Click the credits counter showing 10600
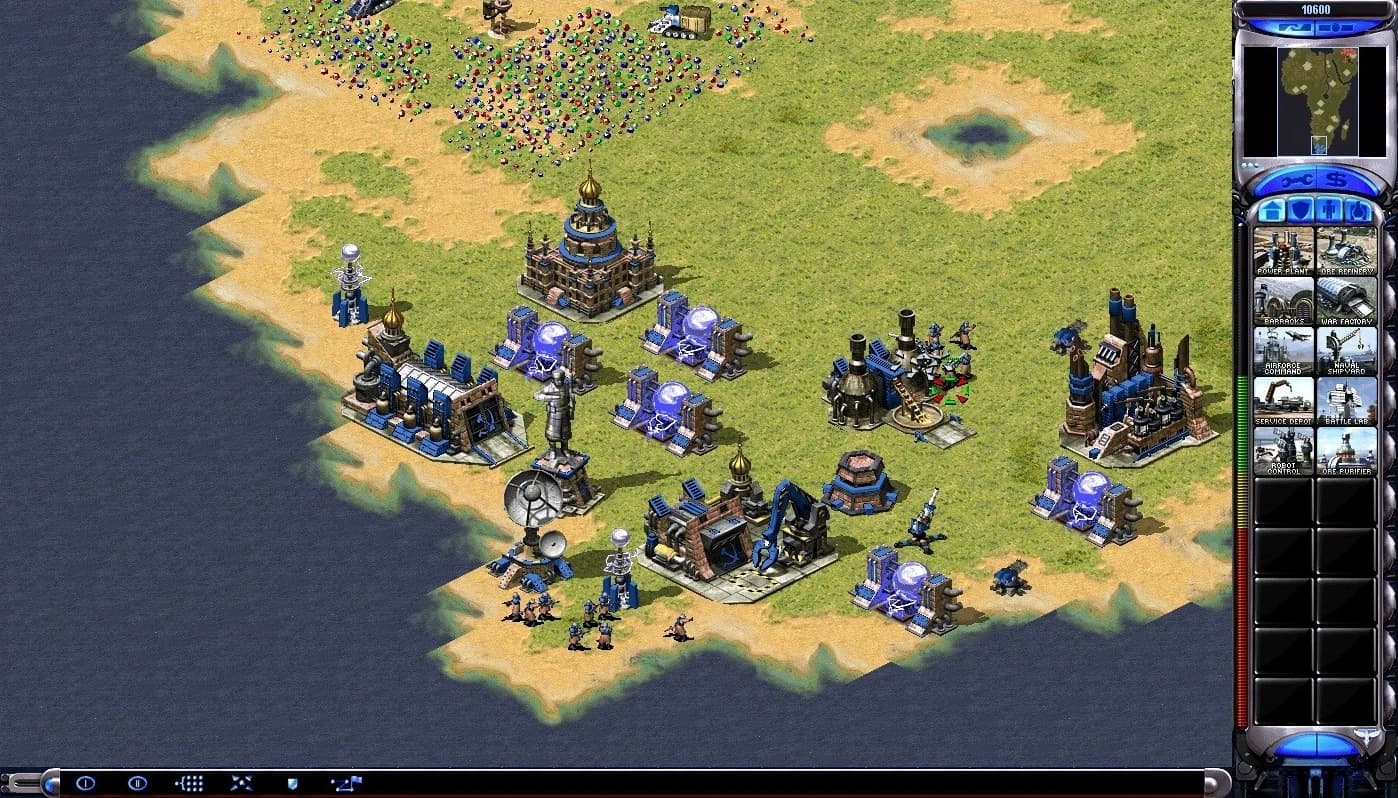Screen dimensions: 1398x798 point(1315,10)
